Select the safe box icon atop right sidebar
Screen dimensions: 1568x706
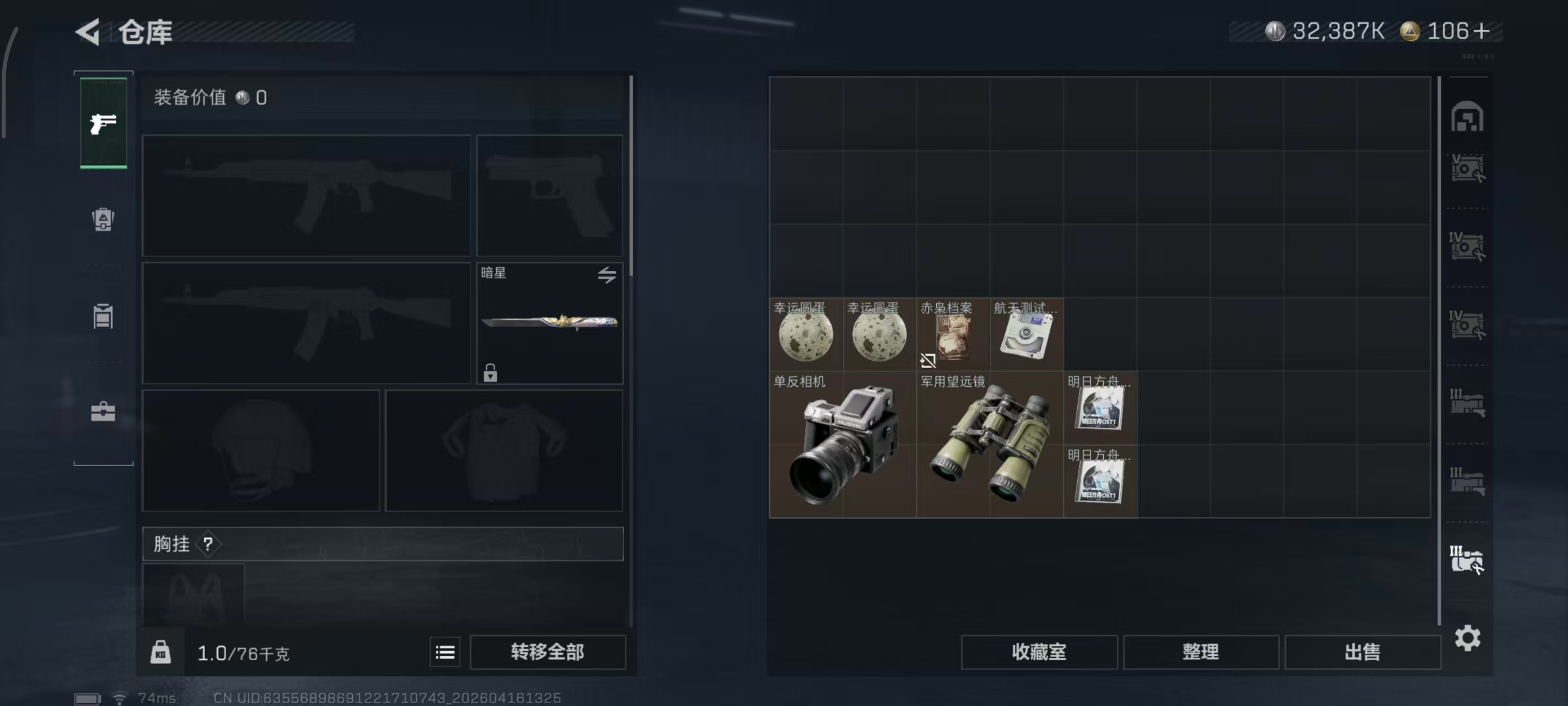click(1467, 117)
